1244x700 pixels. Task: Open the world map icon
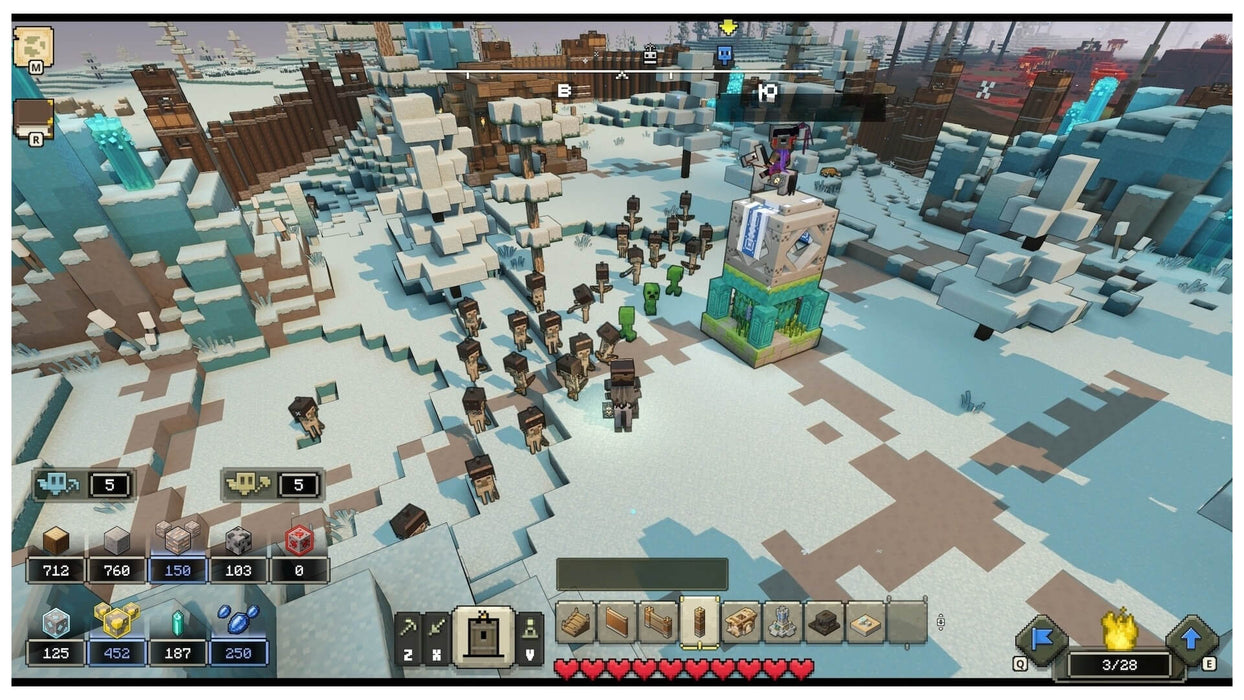pyautogui.click(x=32, y=46)
